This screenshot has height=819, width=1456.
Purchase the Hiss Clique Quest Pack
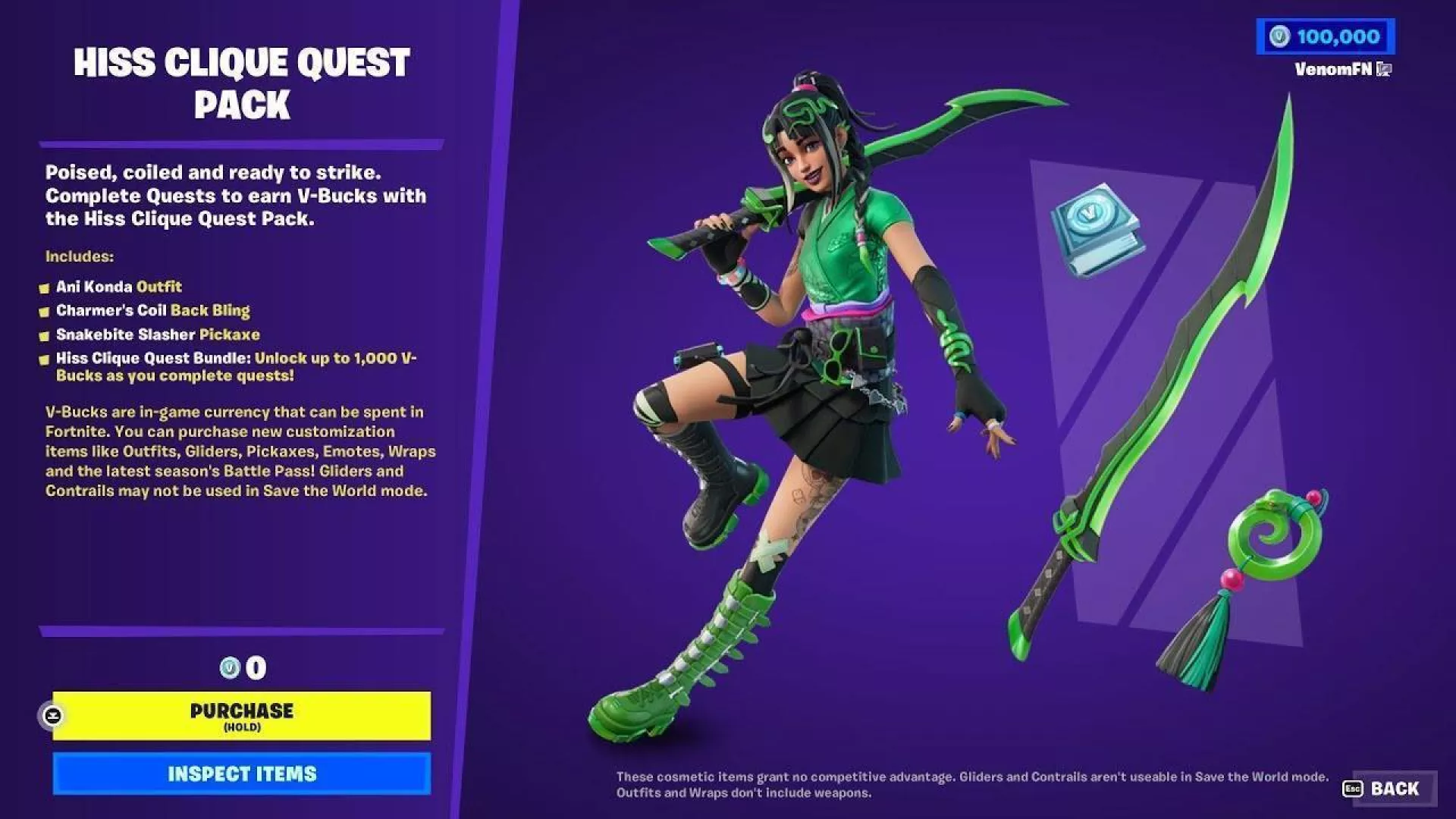pyautogui.click(x=241, y=715)
